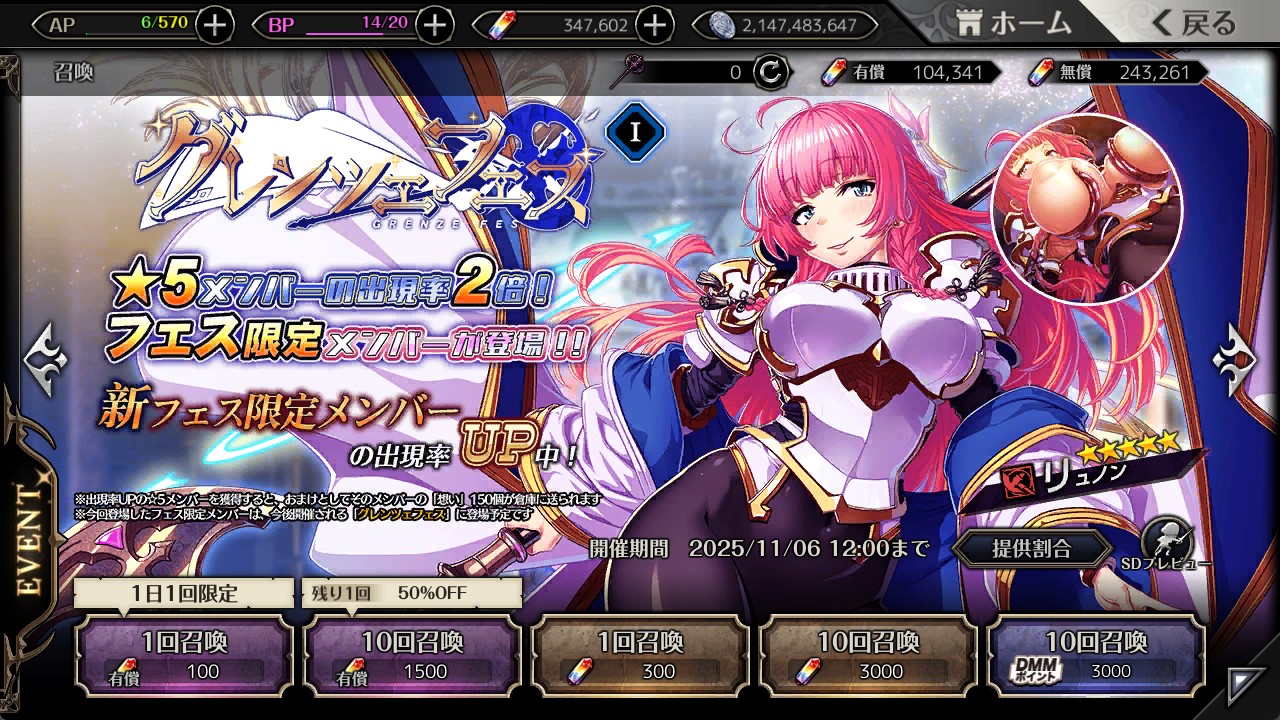Do the daily 1回召喚 for 100 paid gems

(184, 655)
